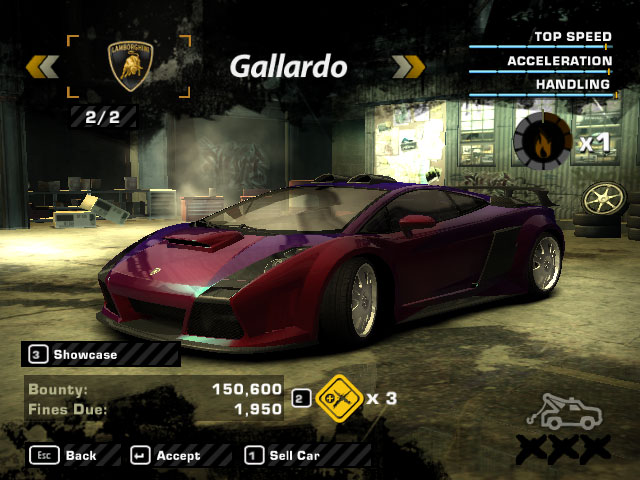
Task: Select the tow truck impound strikes icon
Action: point(570,412)
